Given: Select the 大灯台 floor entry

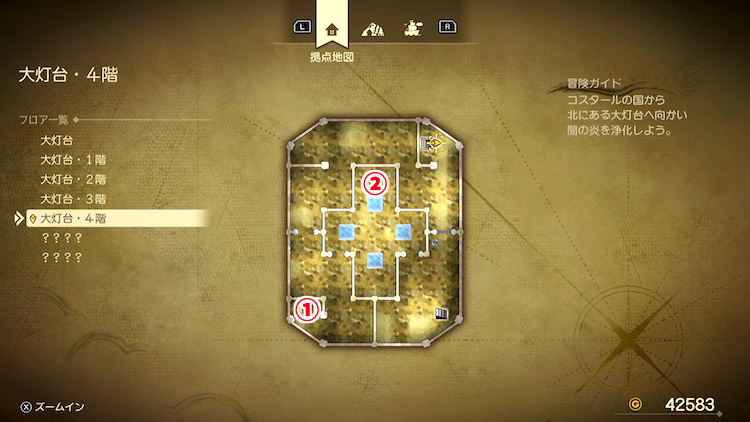Looking at the screenshot, I should 58,141.
